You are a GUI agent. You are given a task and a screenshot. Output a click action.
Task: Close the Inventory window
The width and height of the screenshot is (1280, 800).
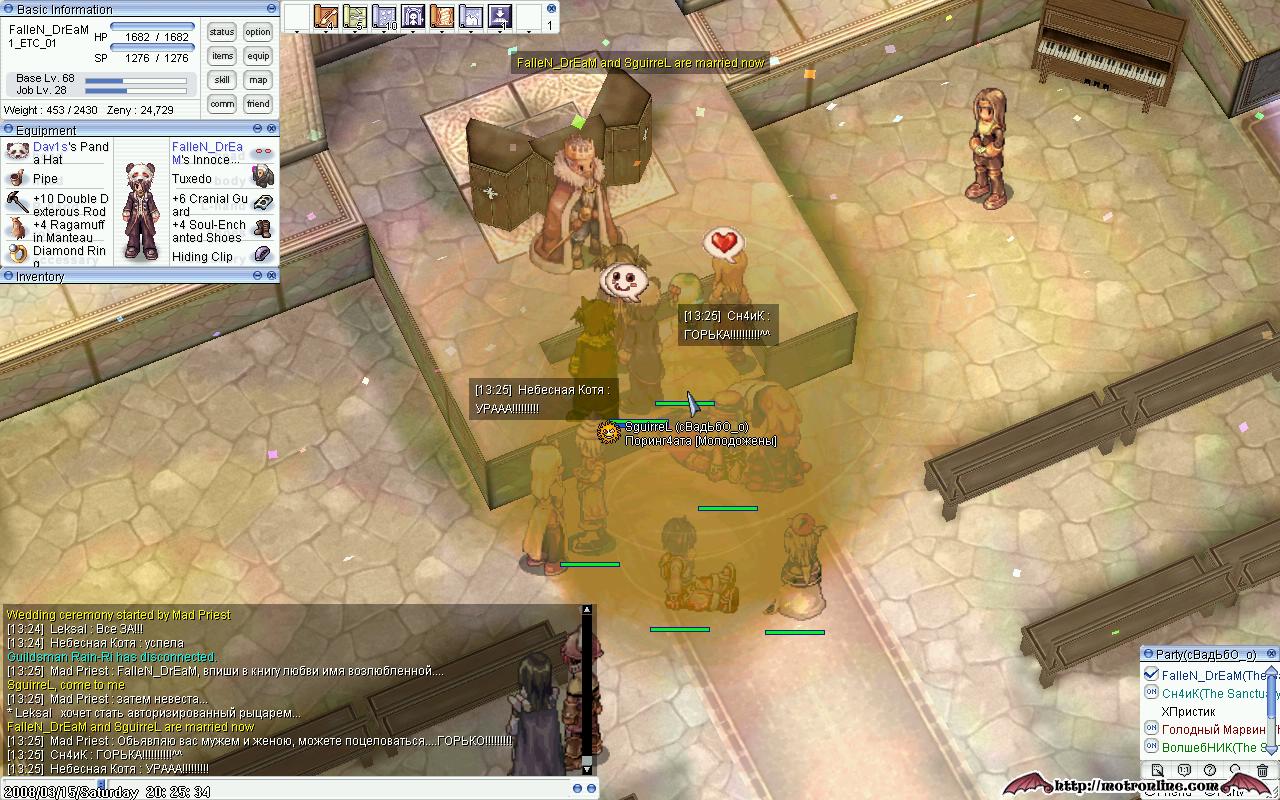(272, 275)
